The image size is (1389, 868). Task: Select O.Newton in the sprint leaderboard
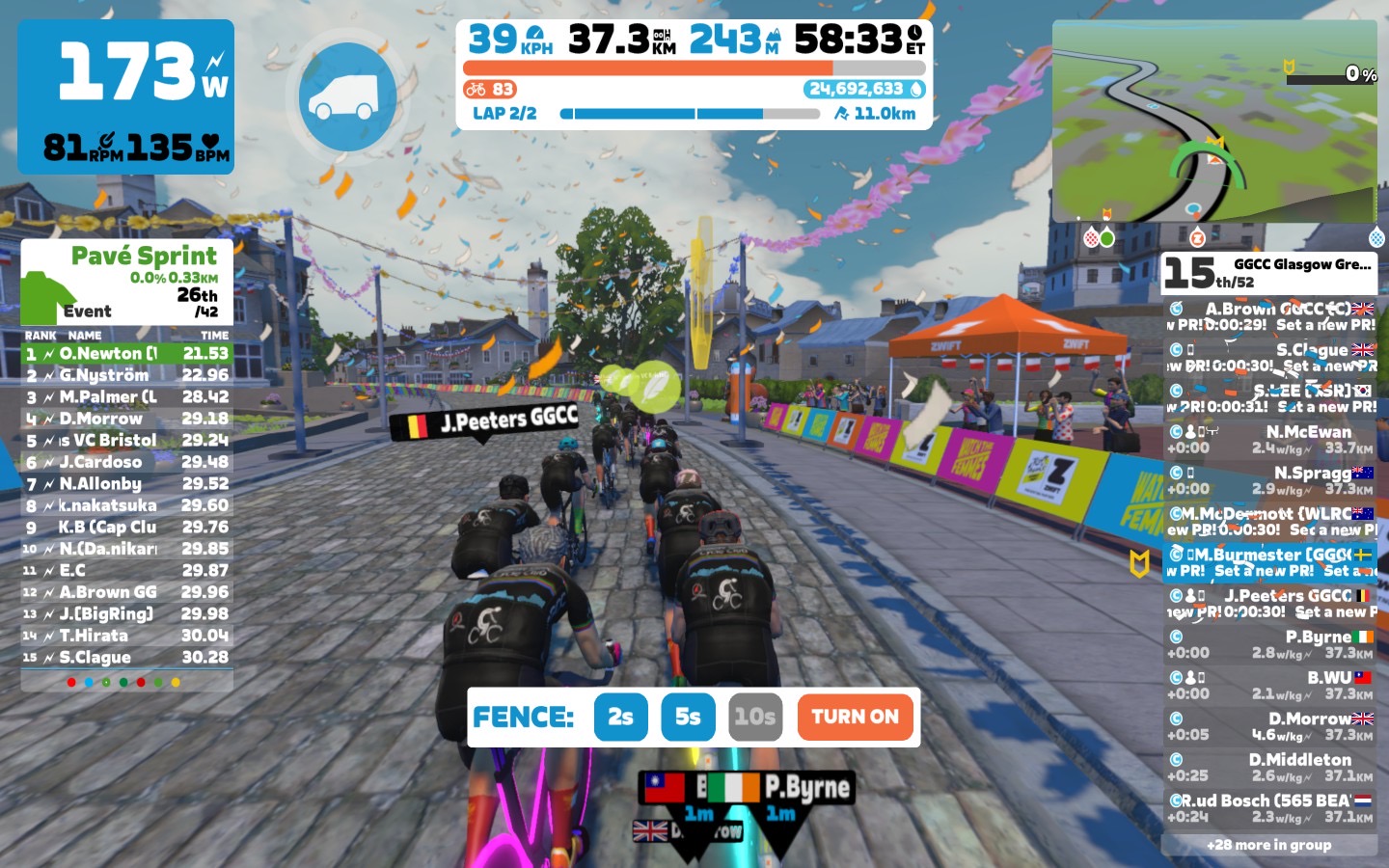tap(126, 354)
